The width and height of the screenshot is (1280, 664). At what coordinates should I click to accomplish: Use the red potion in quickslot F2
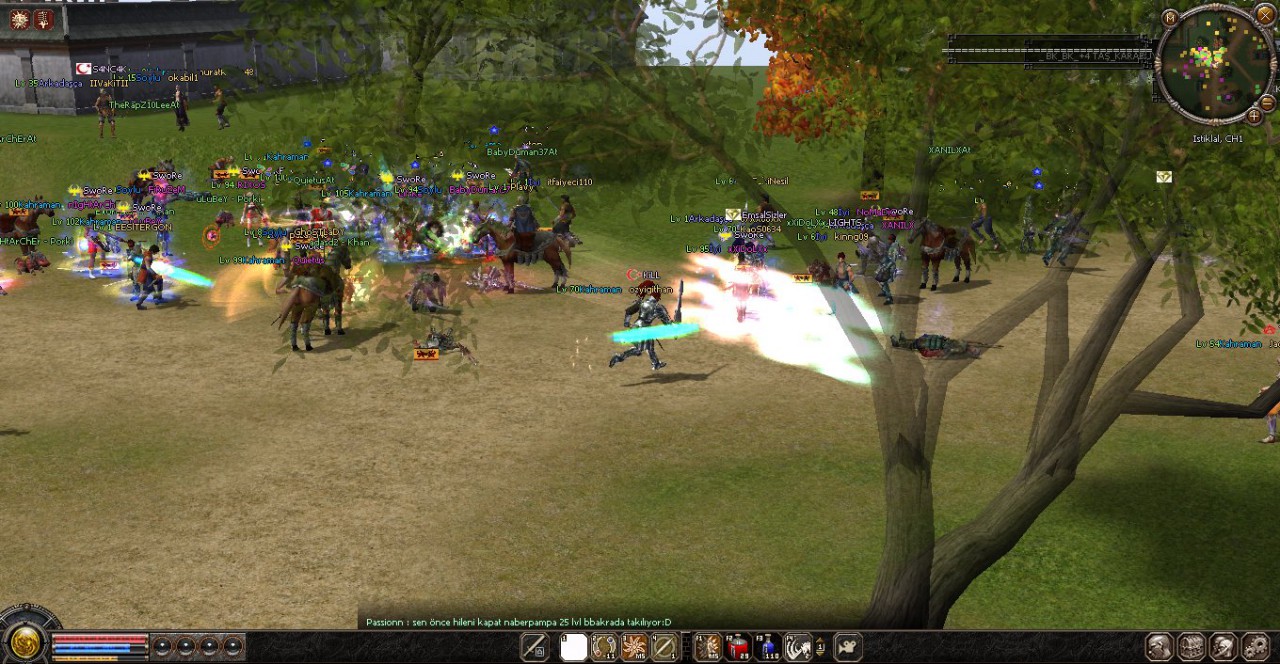click(737, 648)
